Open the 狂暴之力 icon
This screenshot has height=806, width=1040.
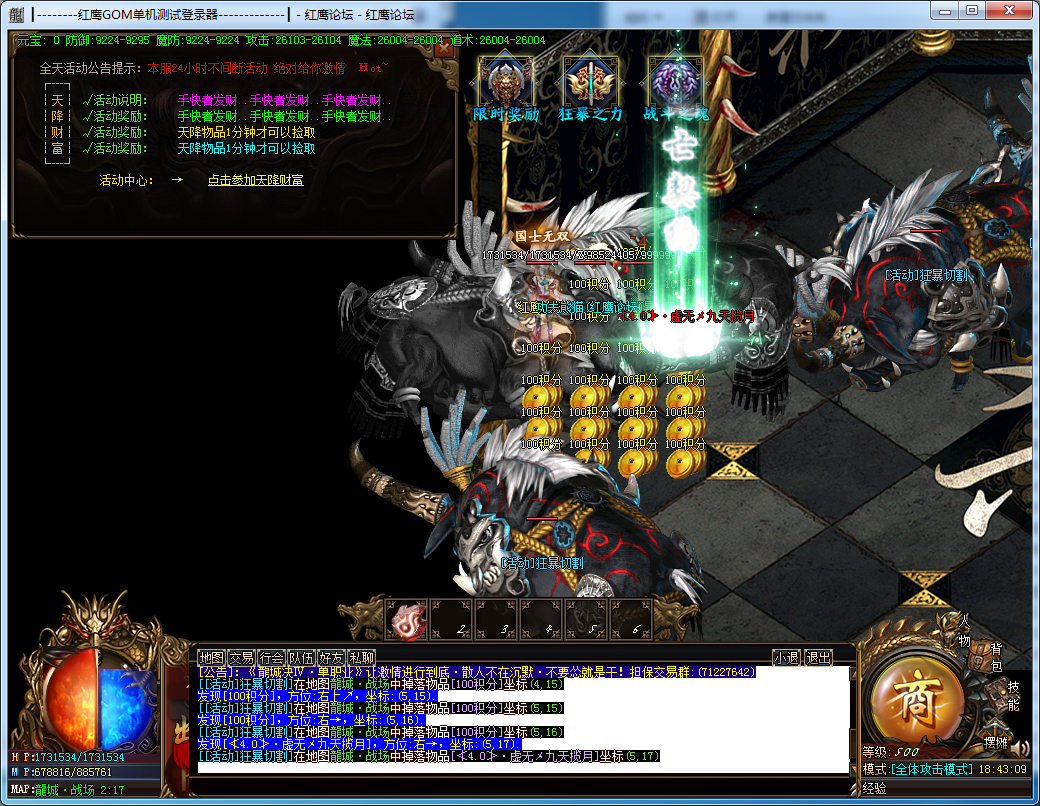(x=590, y=81)
